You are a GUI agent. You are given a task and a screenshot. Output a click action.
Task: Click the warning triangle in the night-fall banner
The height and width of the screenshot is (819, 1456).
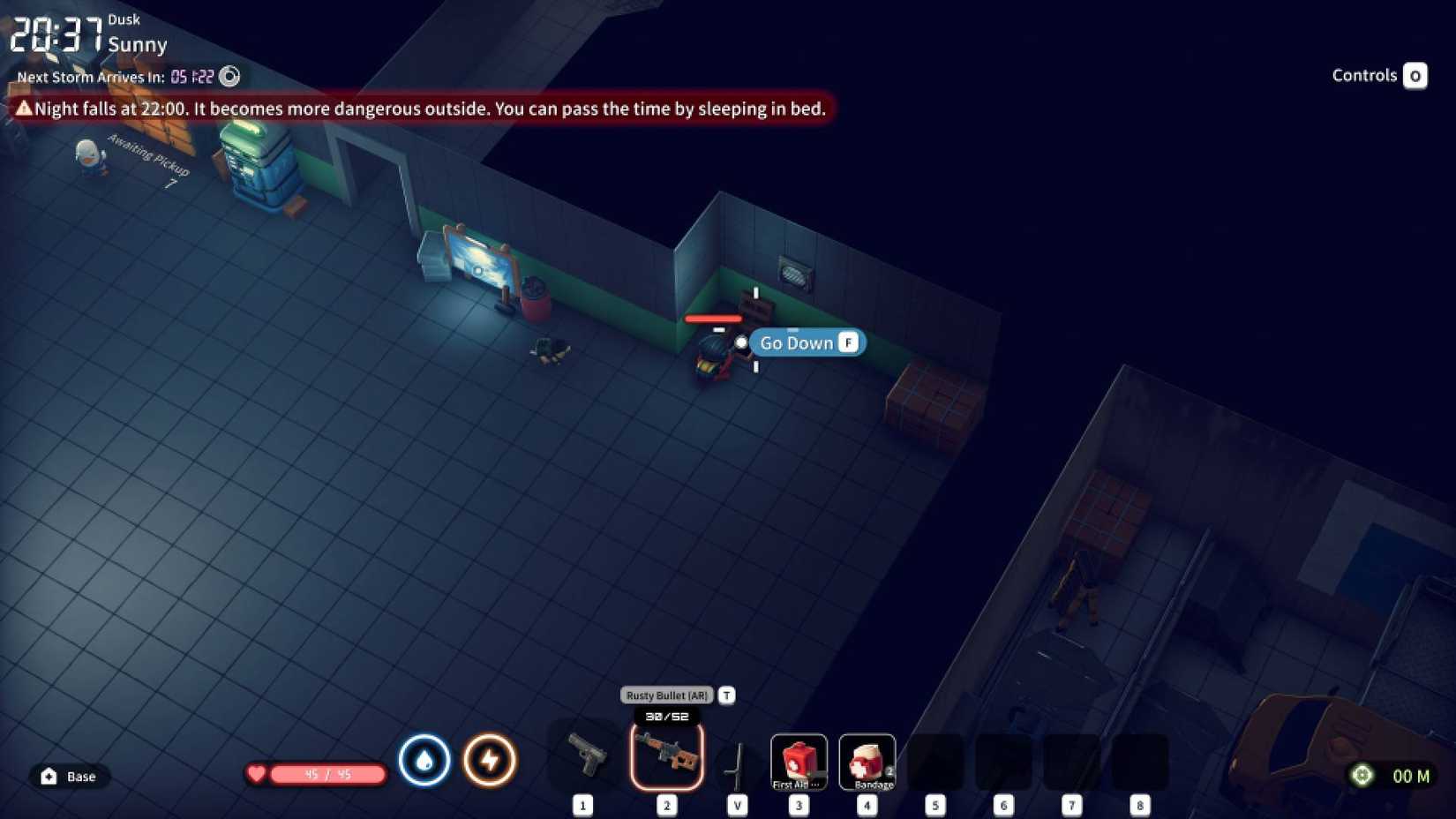point(25,109)
